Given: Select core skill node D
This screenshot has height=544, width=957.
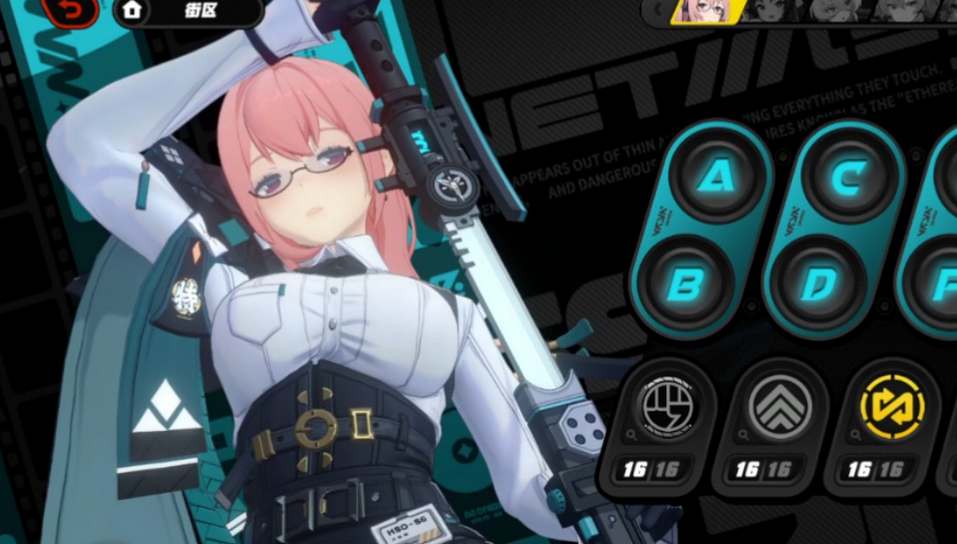Looking at the screenshot, I should [x=814, y=285].
